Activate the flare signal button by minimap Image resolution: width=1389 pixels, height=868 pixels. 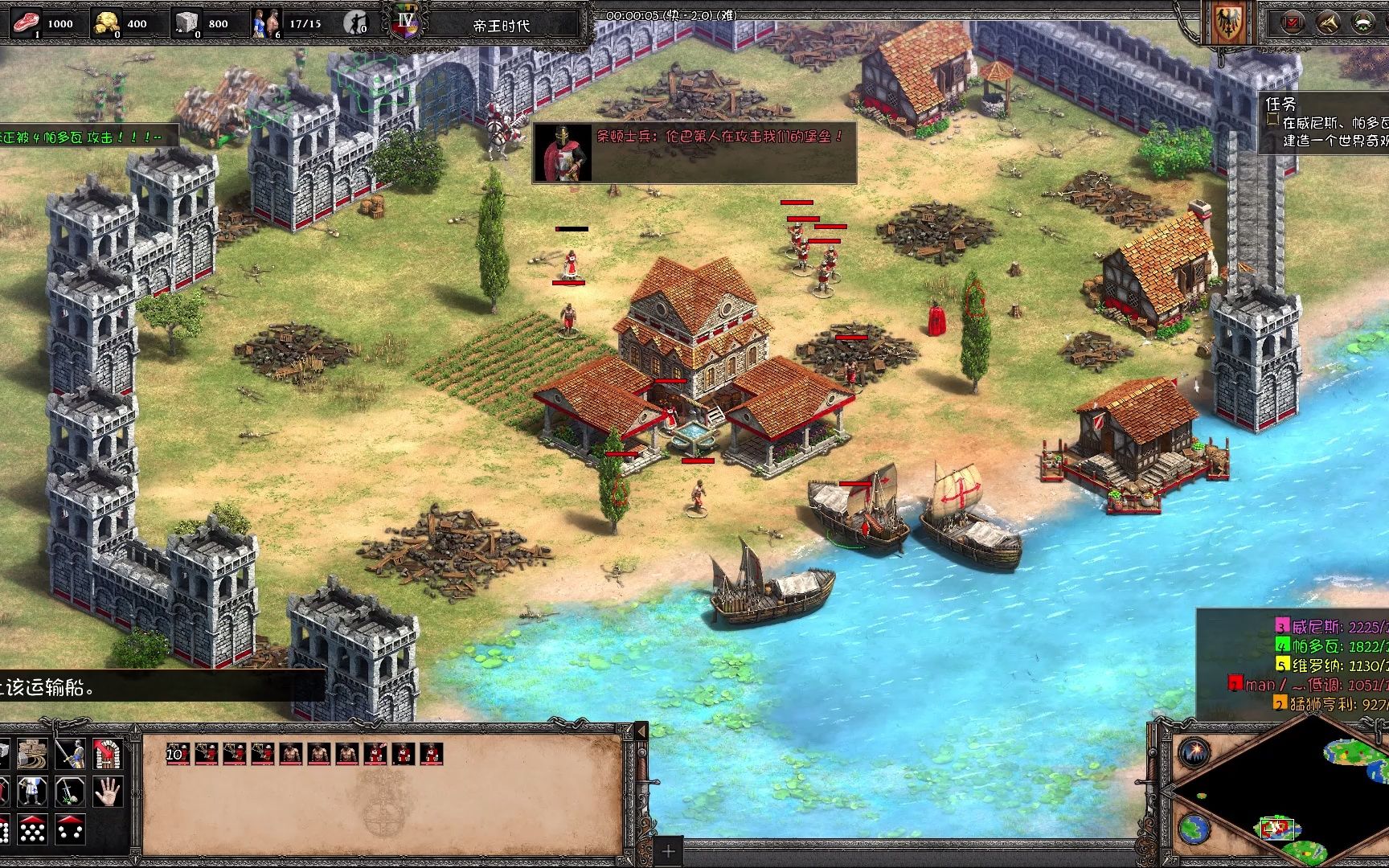tap(1195, 753)
